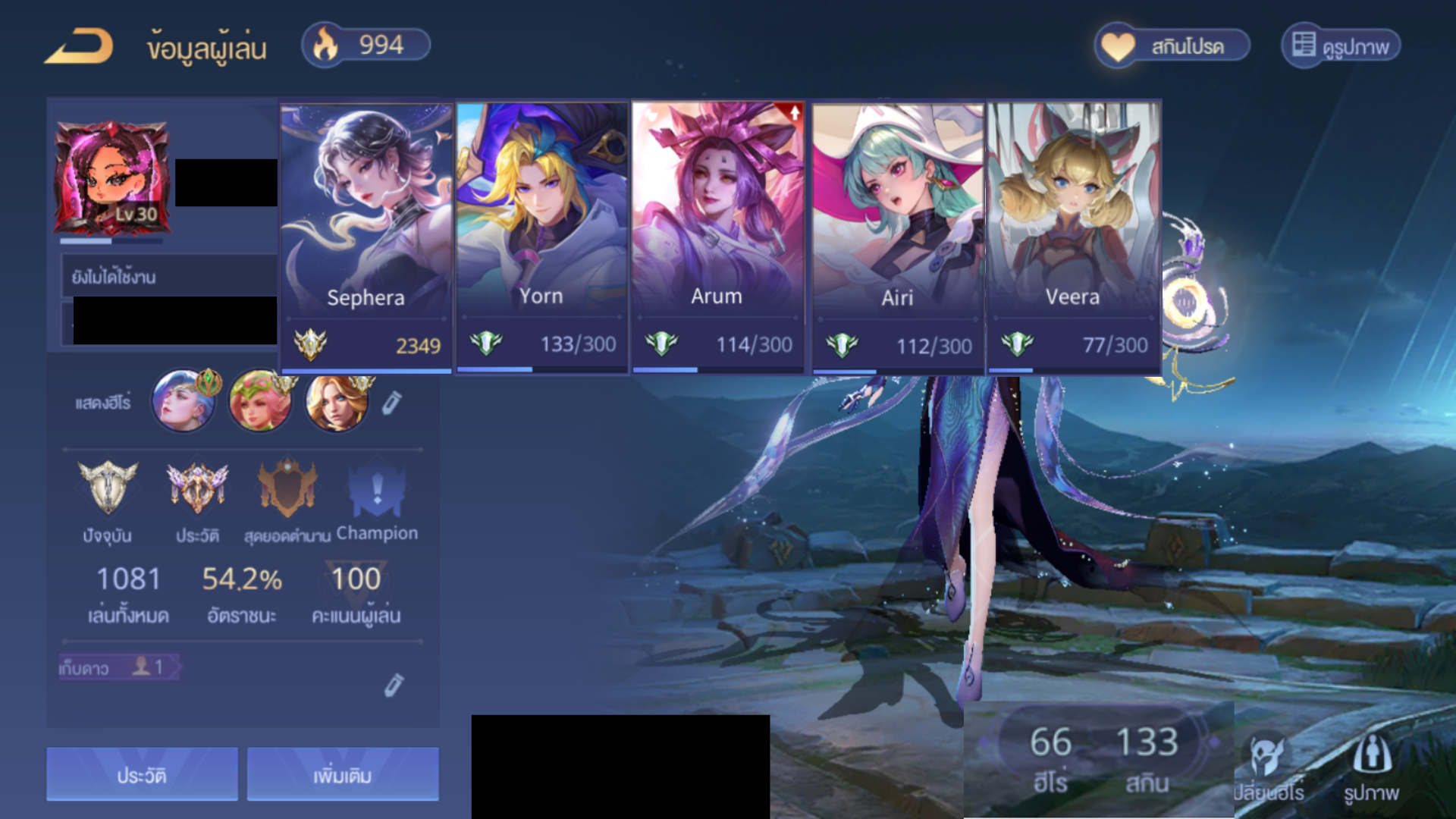
Task: Show the rank history badge
Action: point(197,489)
